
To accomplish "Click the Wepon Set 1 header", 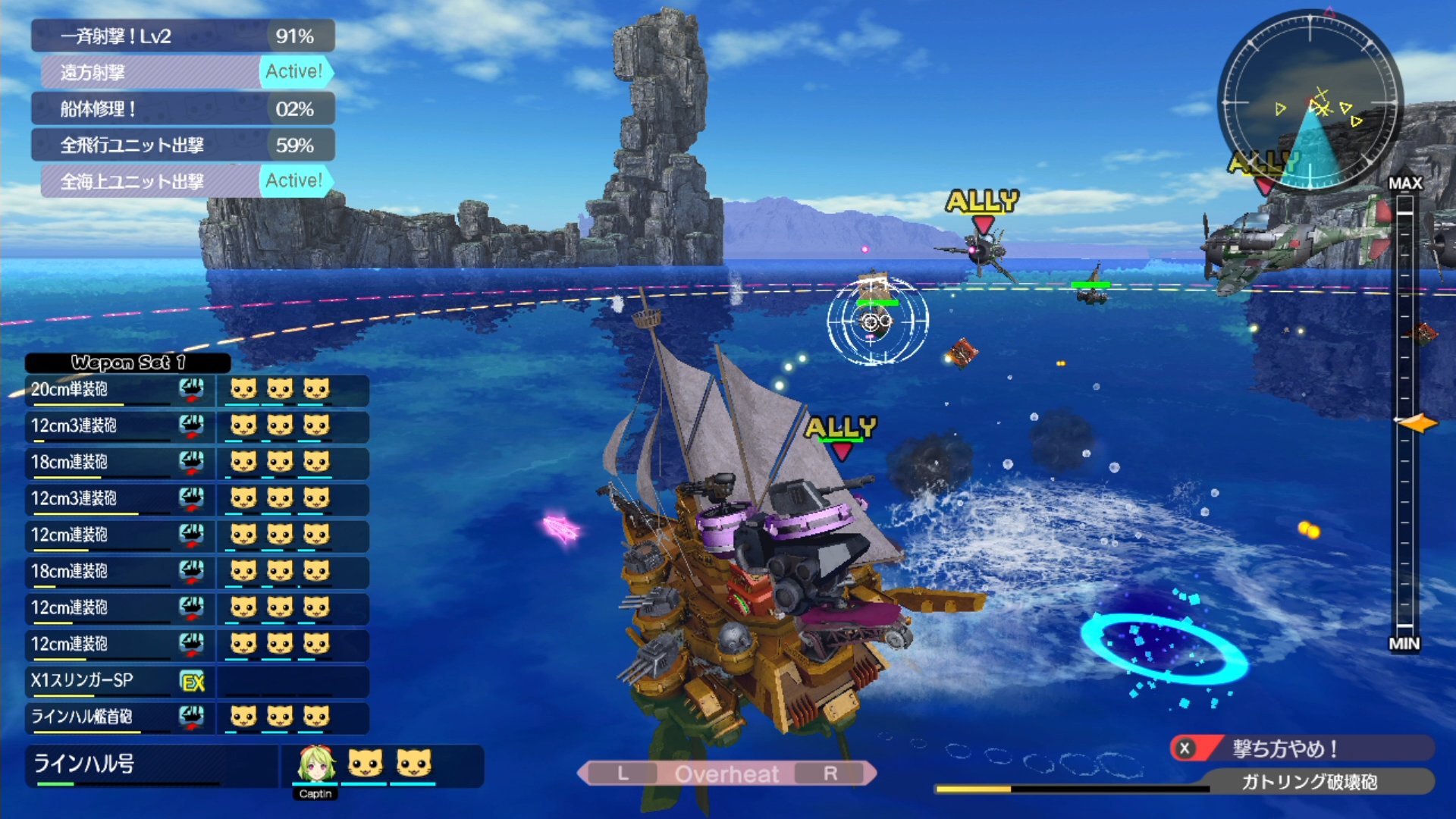I will 127,362.
